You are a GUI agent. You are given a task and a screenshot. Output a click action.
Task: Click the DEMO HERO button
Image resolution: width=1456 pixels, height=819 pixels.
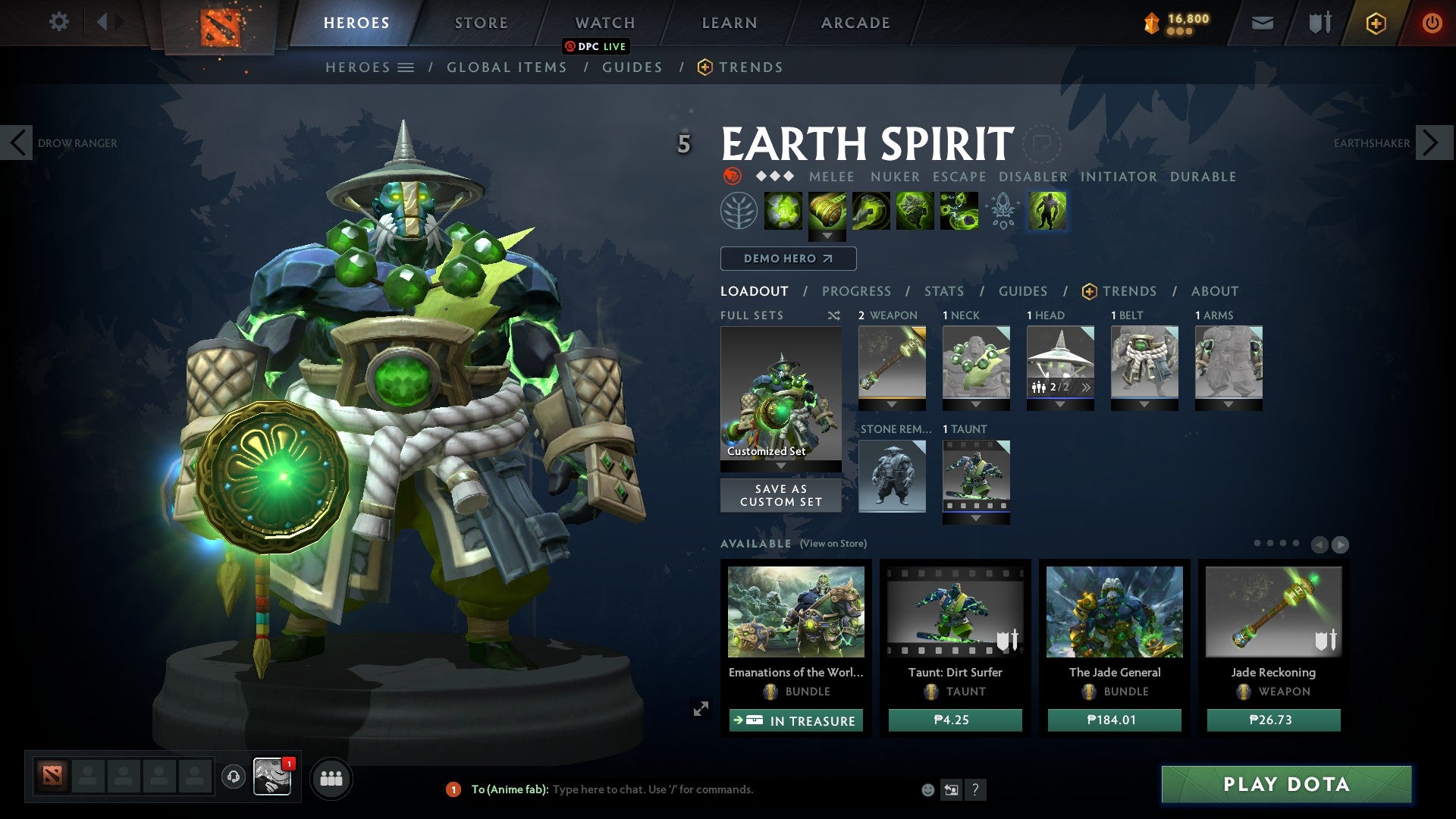tap(787, 259)
